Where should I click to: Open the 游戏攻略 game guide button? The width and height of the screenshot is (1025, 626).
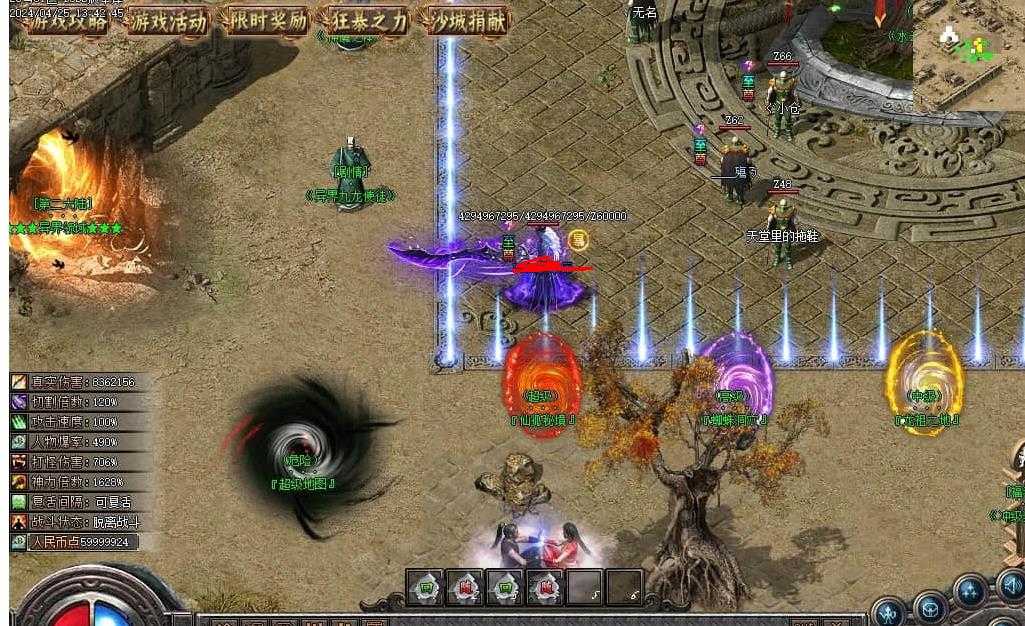click(68, 21)
